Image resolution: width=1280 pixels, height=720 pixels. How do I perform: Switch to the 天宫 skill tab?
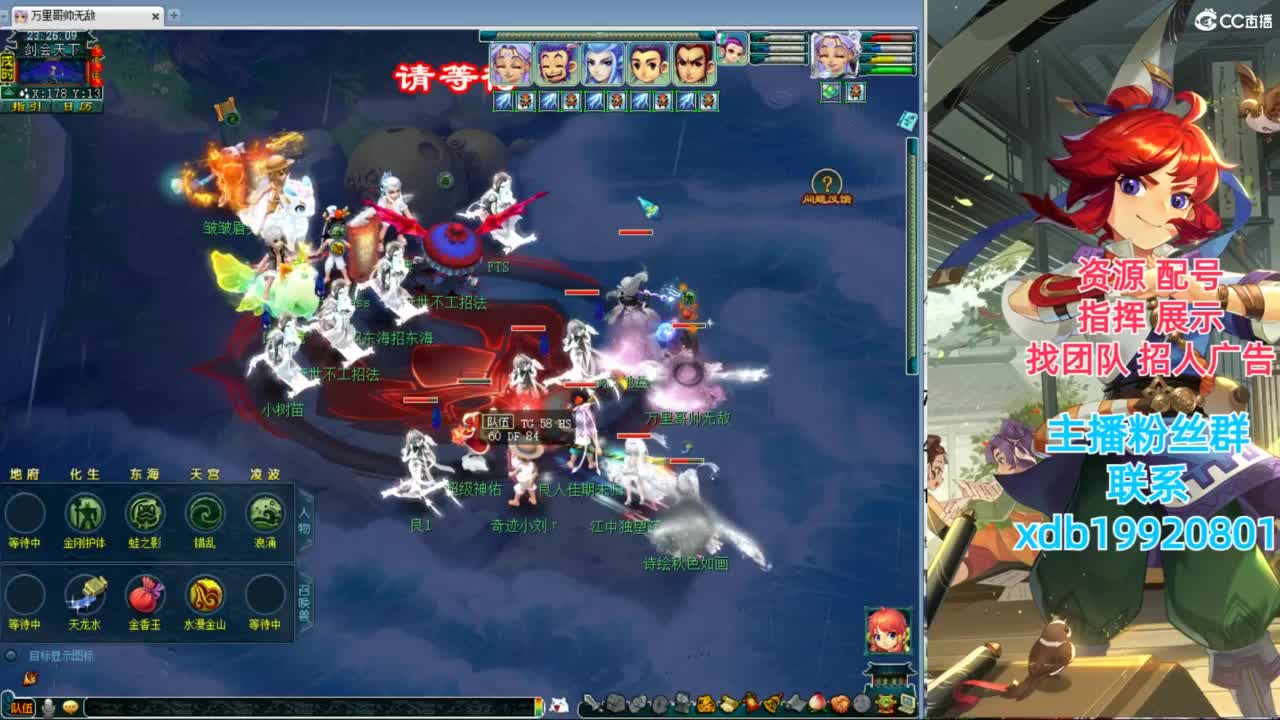[206, 473]
